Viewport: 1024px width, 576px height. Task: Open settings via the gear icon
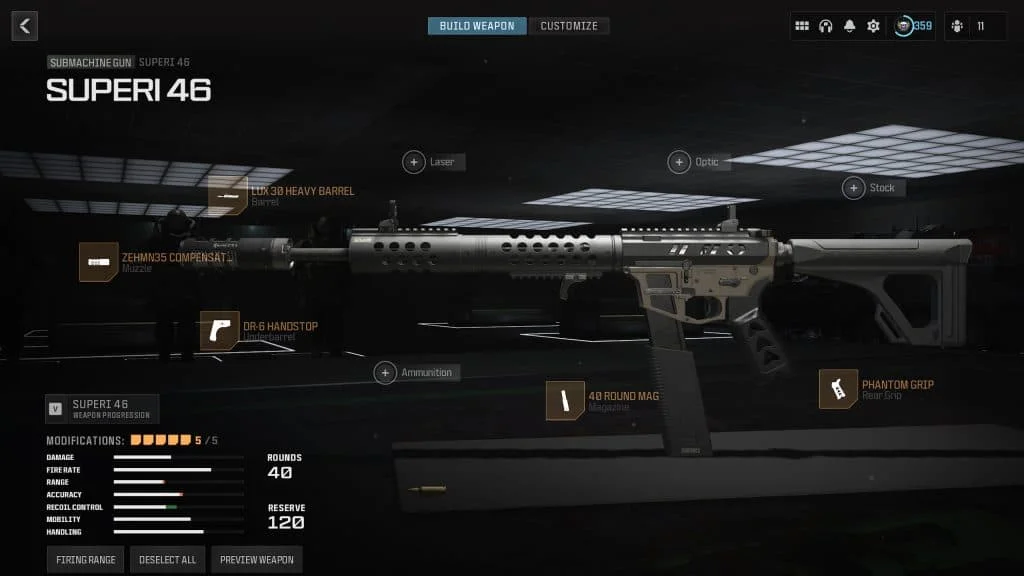[873, 26]
